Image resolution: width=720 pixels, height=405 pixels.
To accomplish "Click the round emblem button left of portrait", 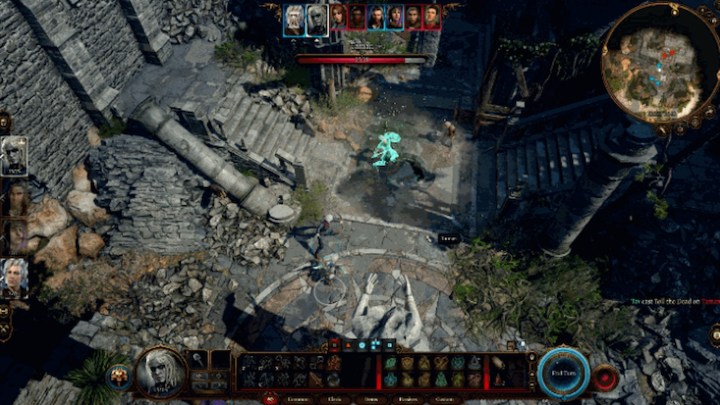I will [119, 376].
